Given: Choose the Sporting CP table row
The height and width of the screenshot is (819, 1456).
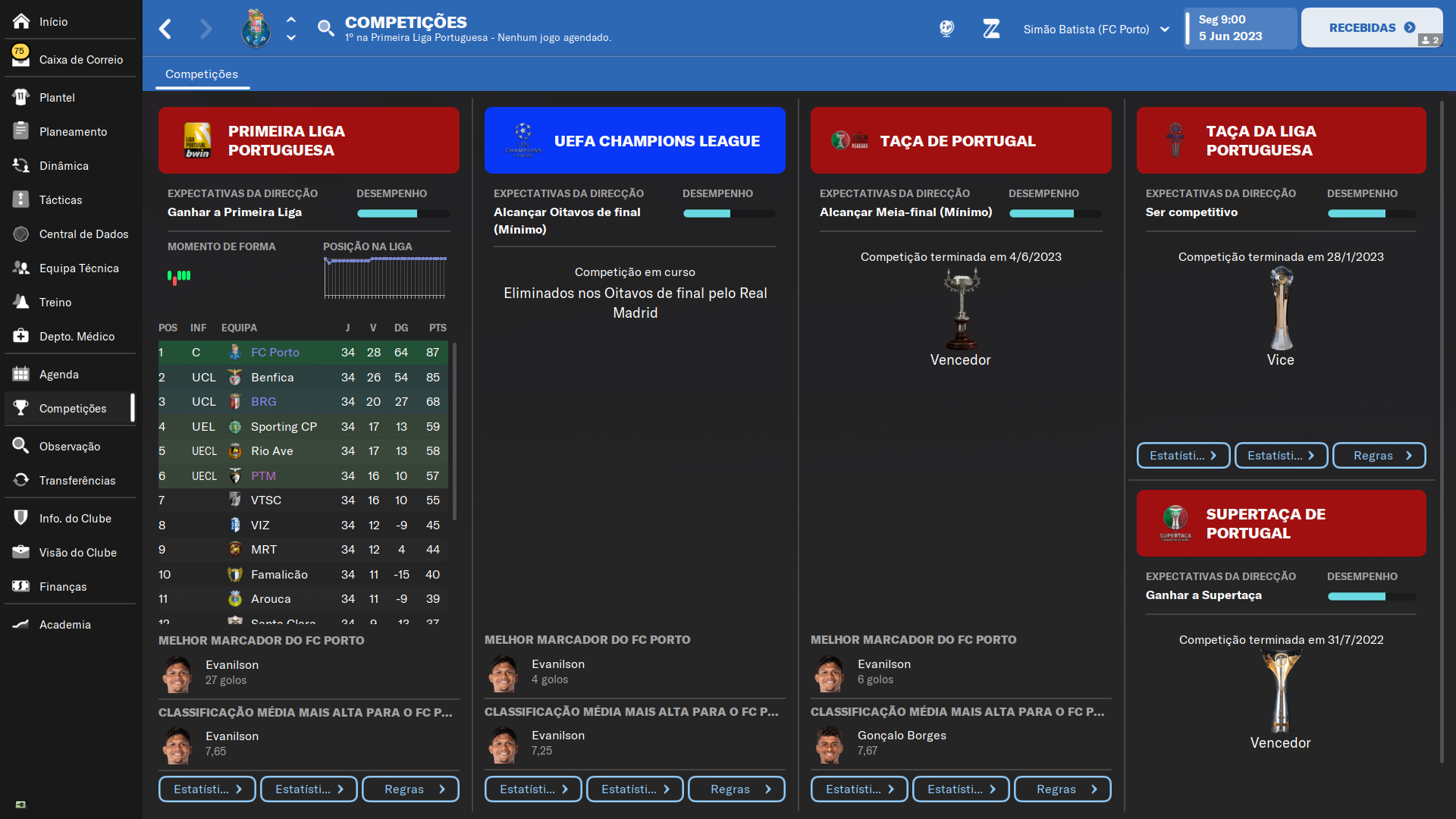Looking at the screenshot, I should pos(284,427).
